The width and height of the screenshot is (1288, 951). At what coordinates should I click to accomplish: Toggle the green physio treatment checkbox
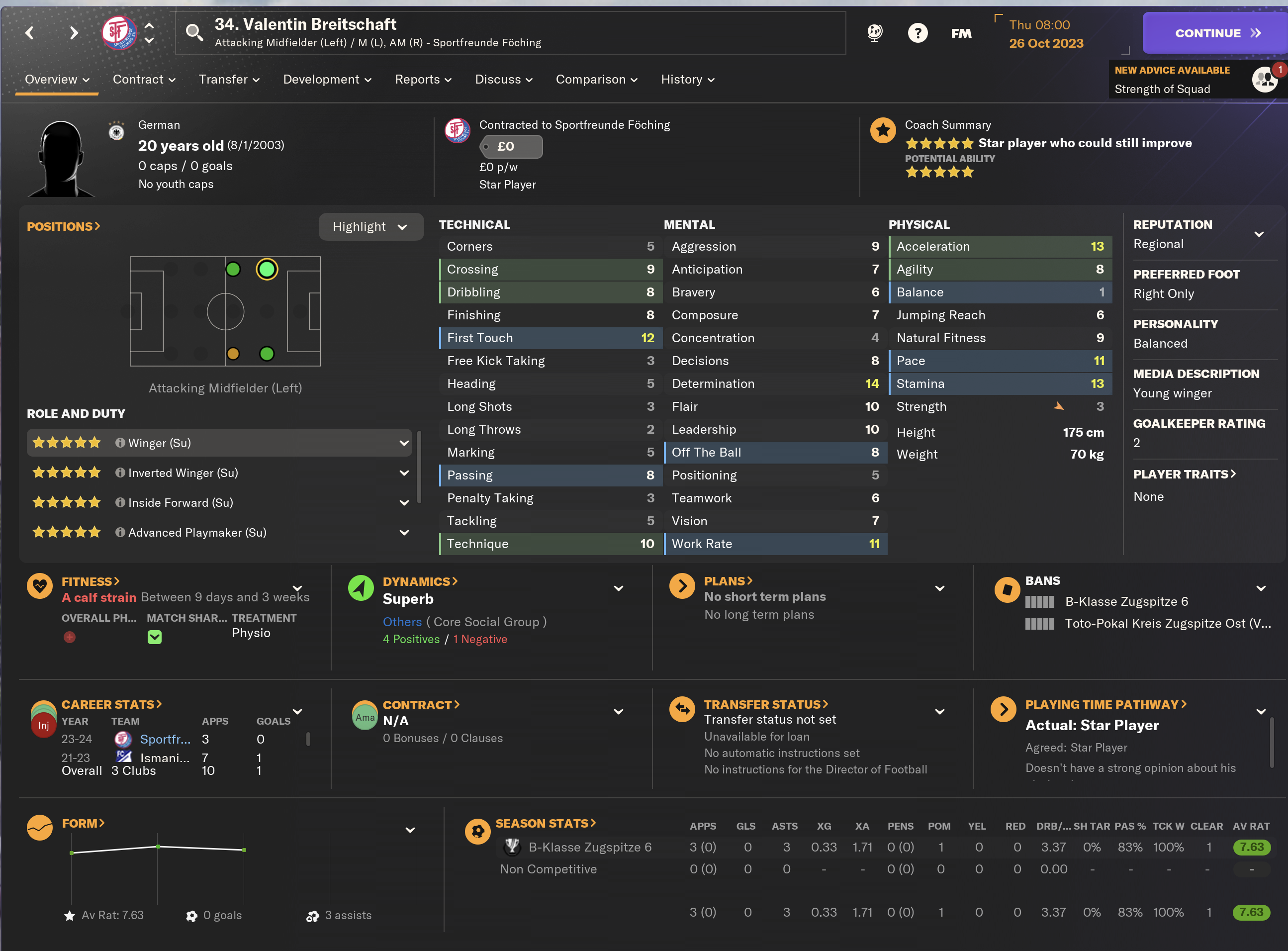pyautogui.click(x=154, y=637)
